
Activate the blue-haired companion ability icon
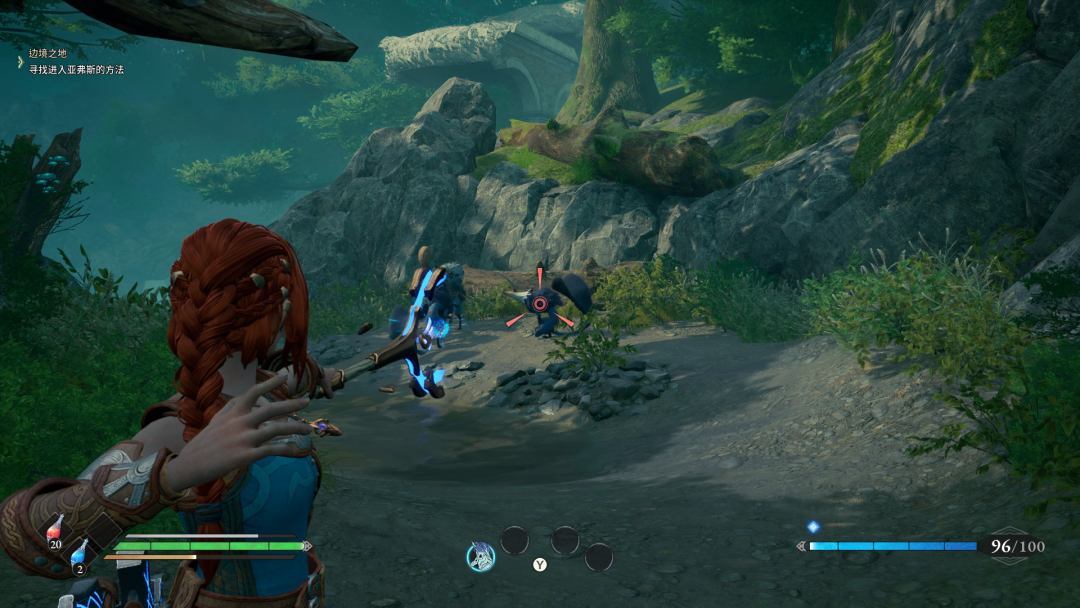click(x=481, y=556)
